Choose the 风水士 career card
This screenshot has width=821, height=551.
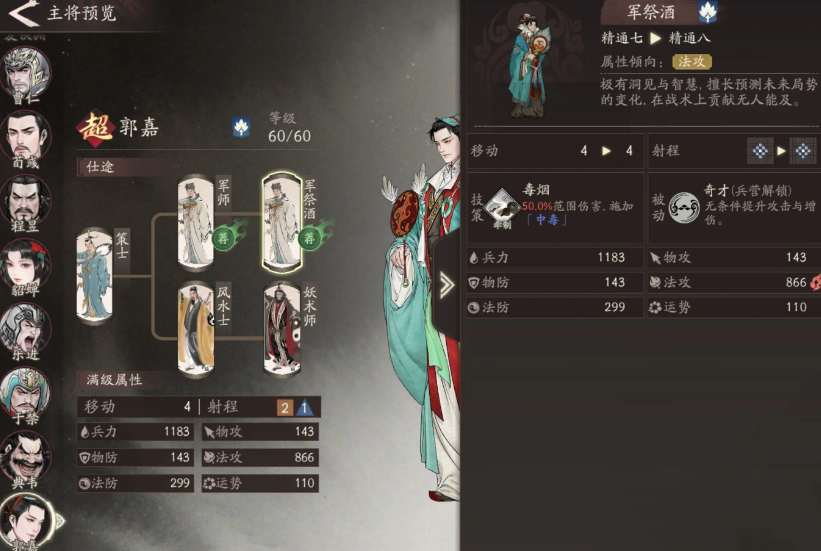(197, 327)
